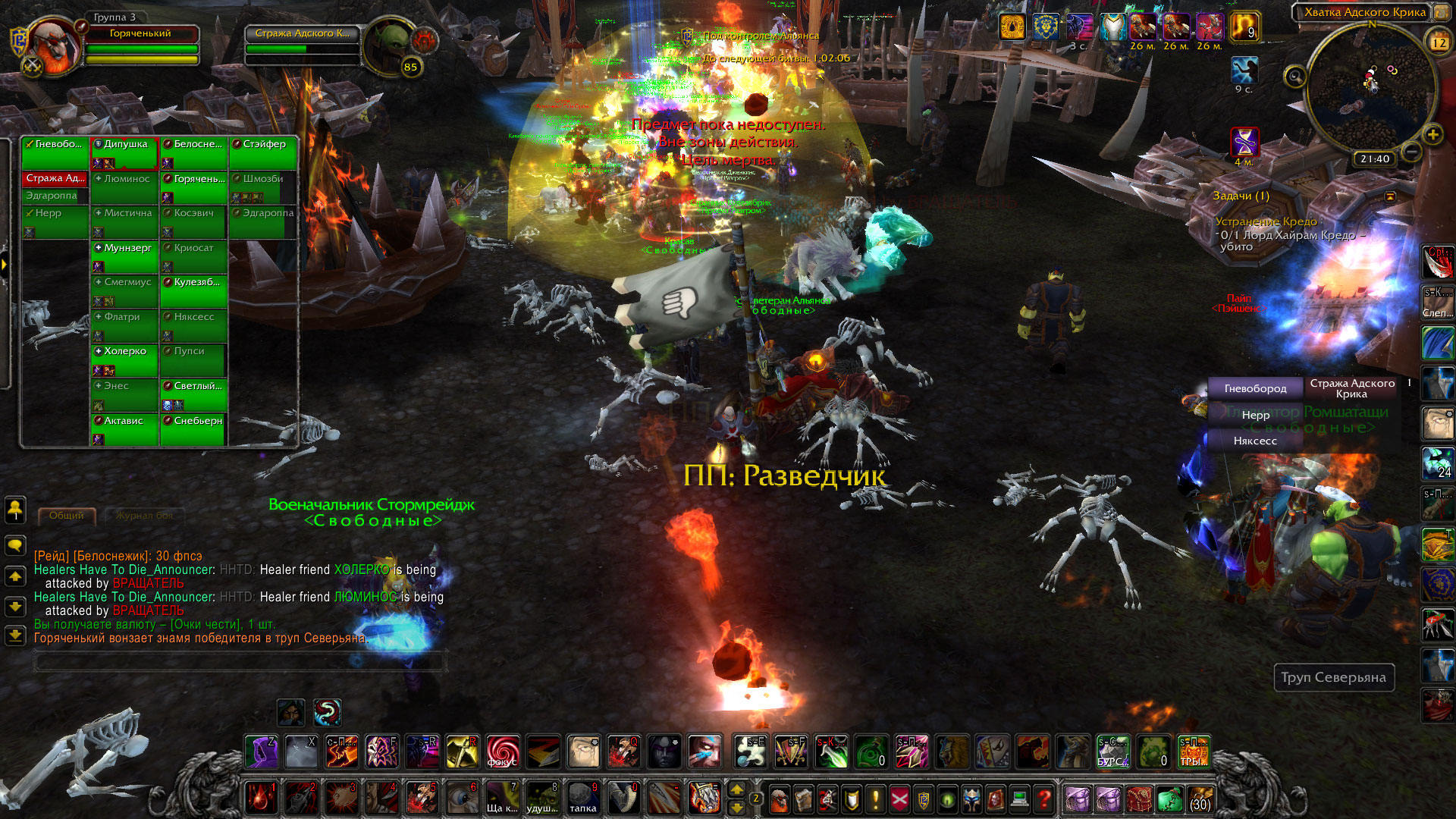
Task: Select raid member Снебьерн
Action: click(x=194, y=428)
